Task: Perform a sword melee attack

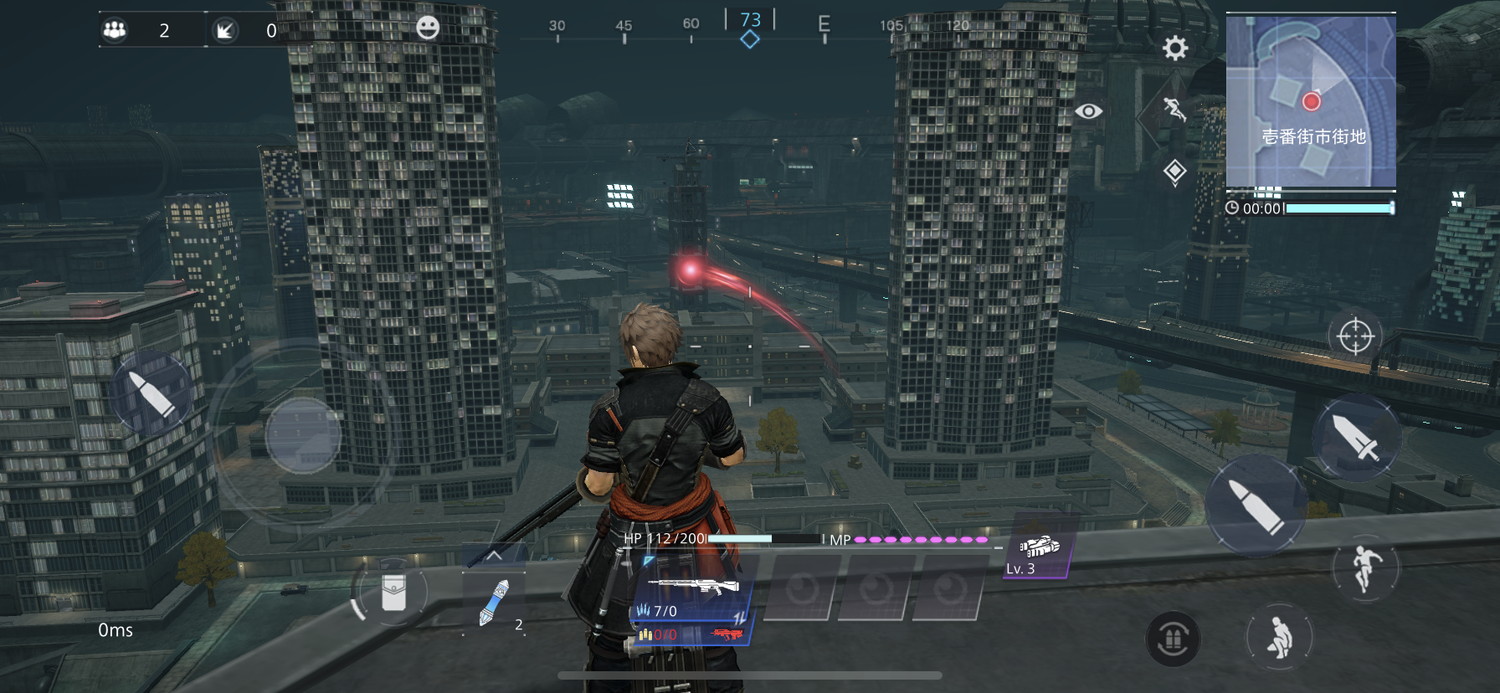Action: coord(1357,439)
